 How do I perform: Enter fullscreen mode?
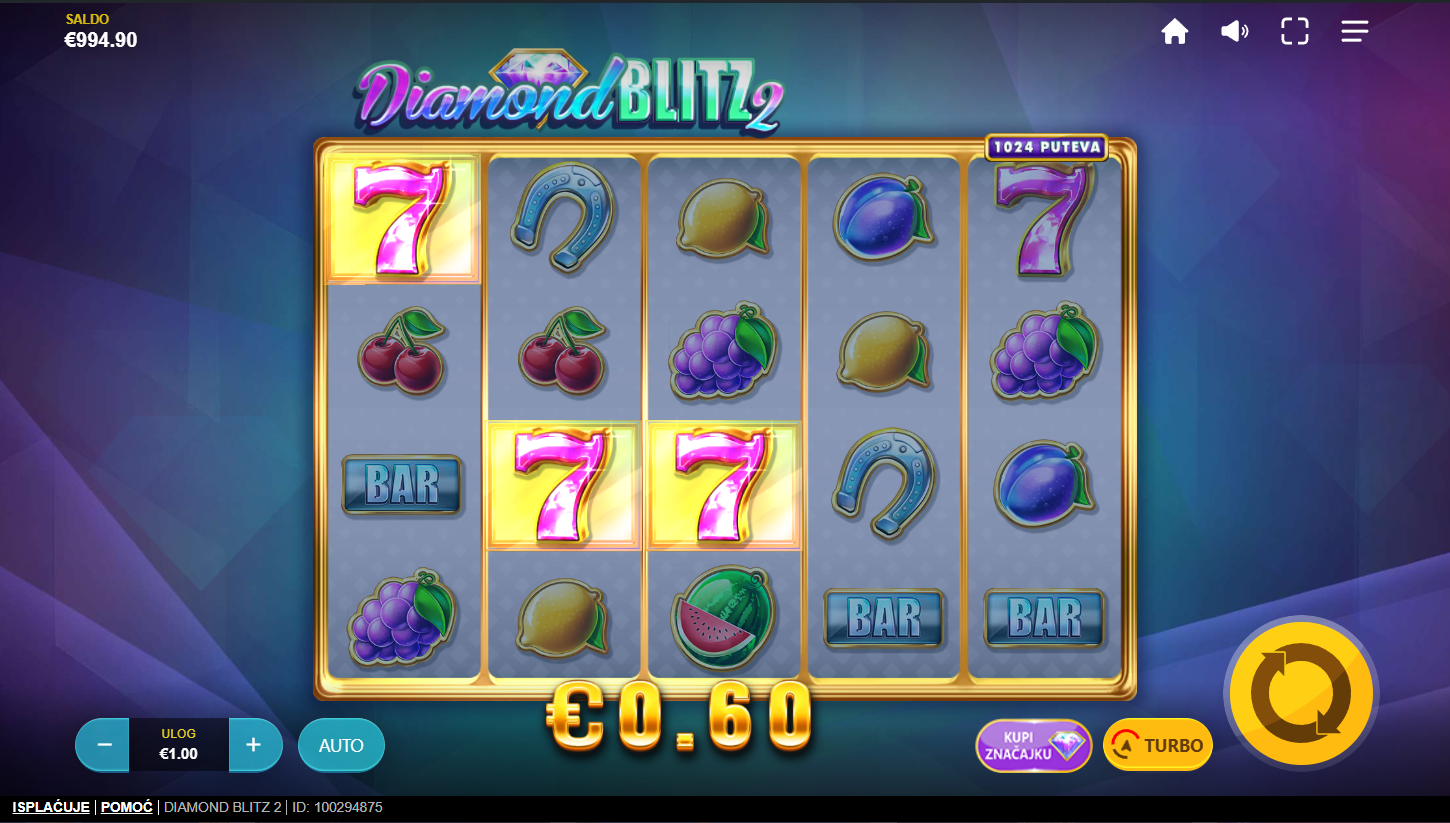pyautogui.click(x=1295, y=32)
